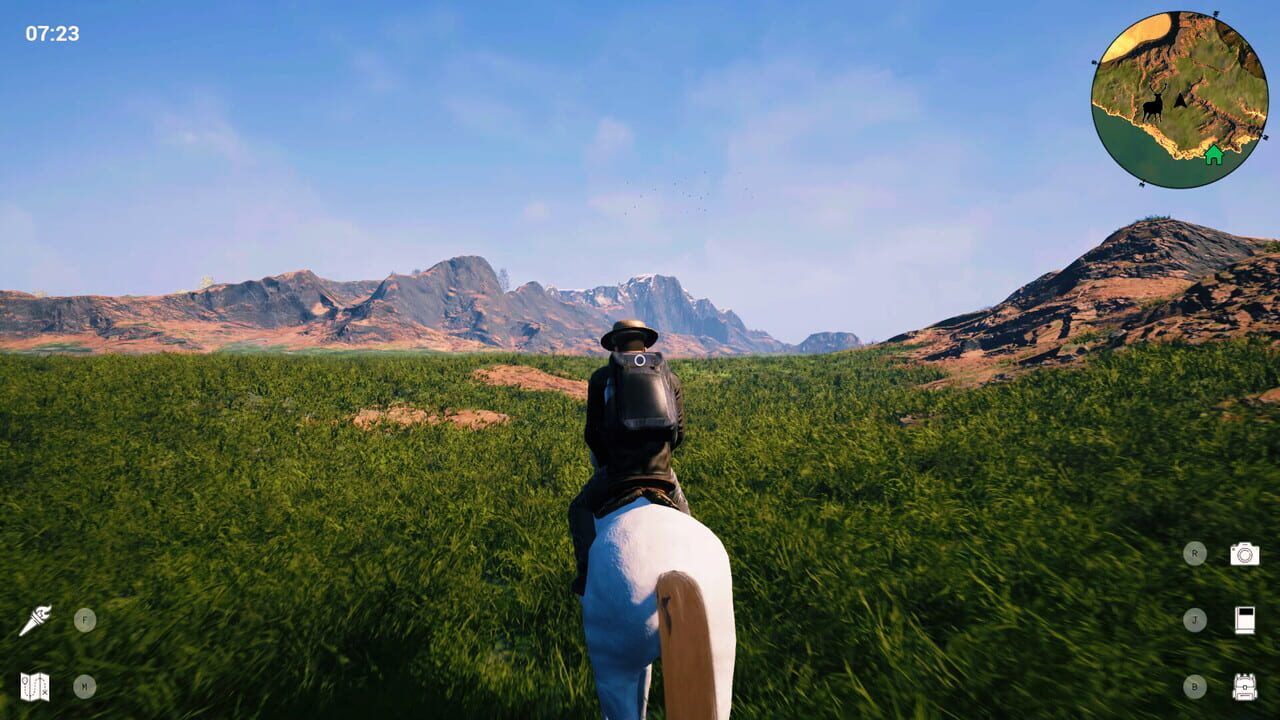
Task: Open the circular minimap
Action: click(x=1175, y=95)
